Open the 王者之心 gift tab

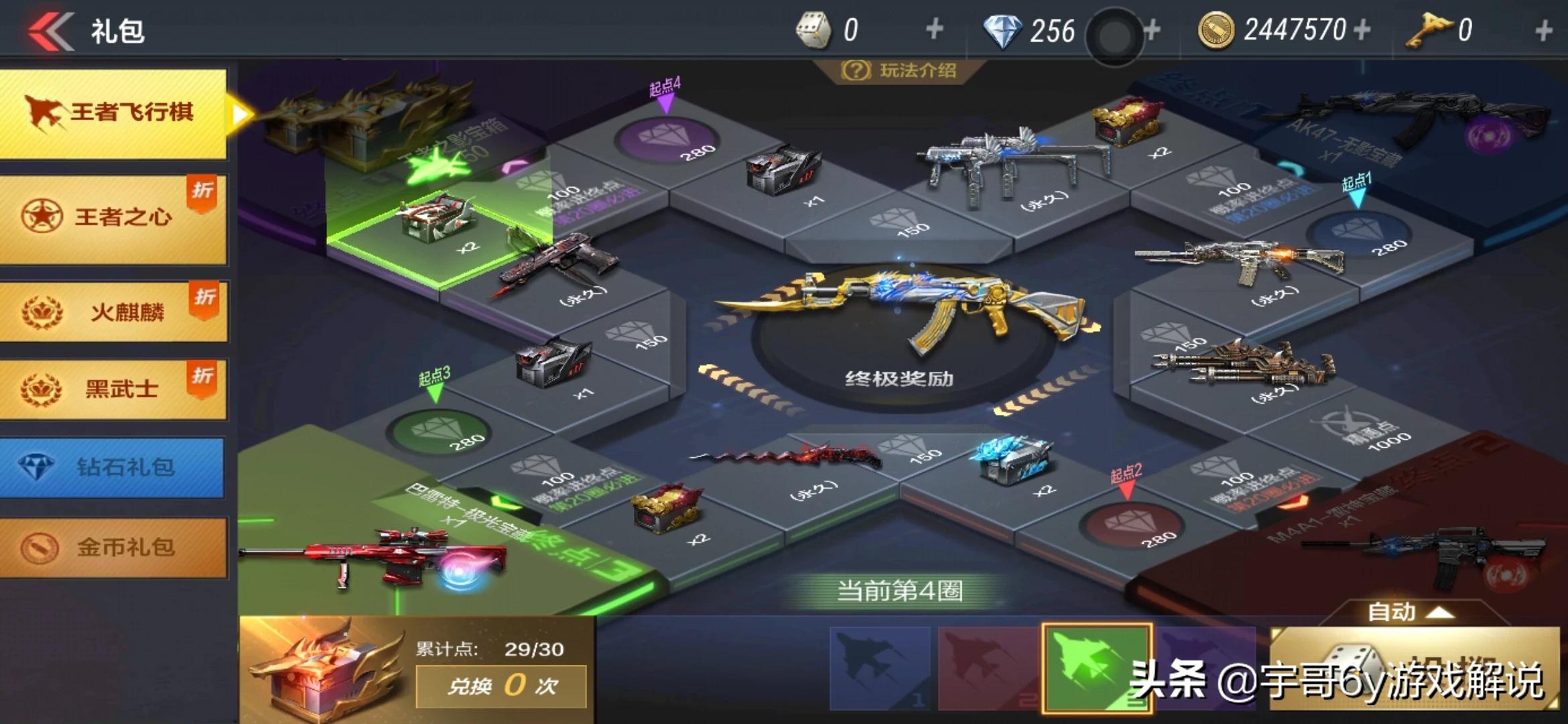pos(114,217)
